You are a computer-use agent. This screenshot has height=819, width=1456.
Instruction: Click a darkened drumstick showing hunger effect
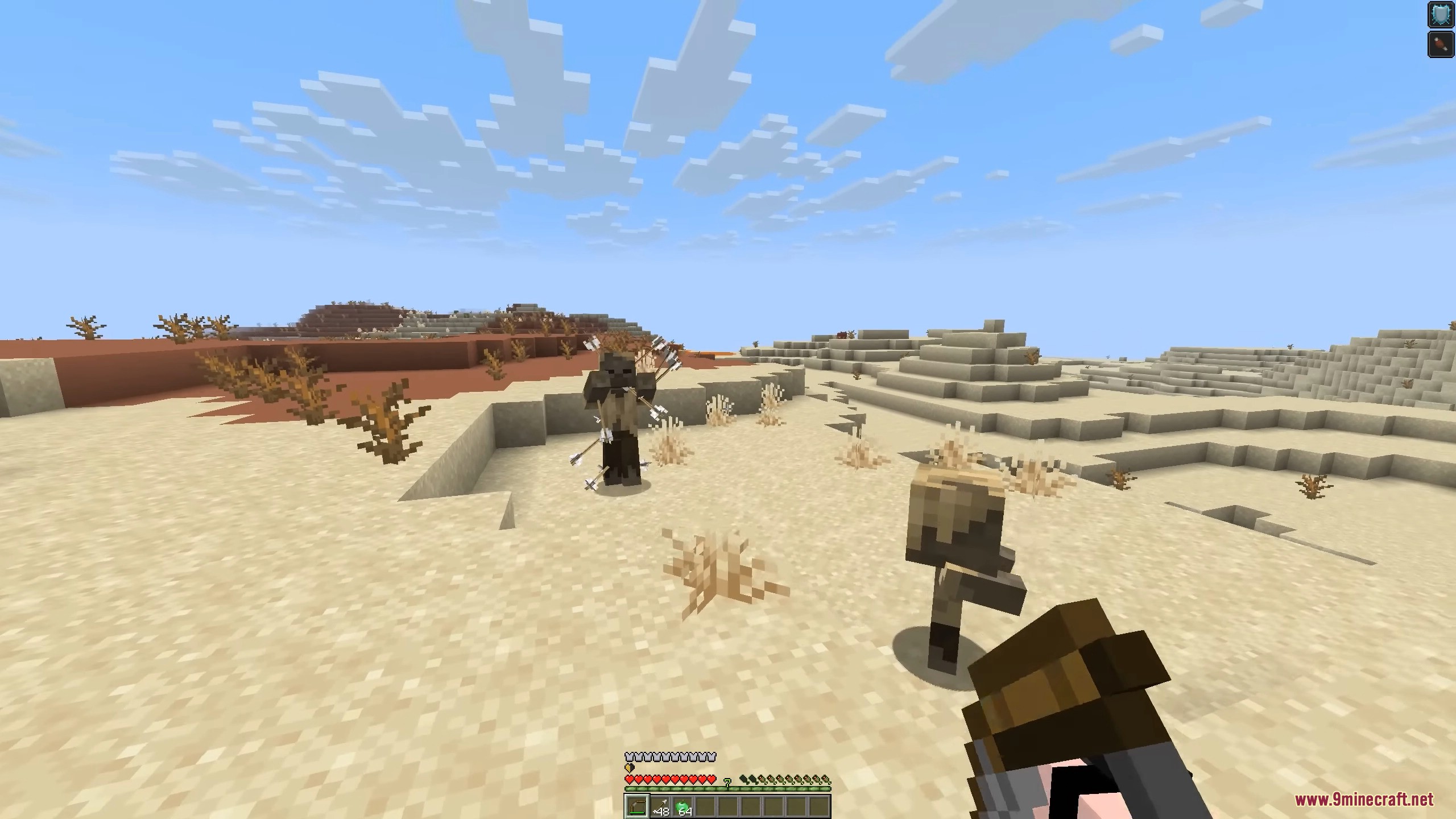pyautogui.click(x=744, y=779)
